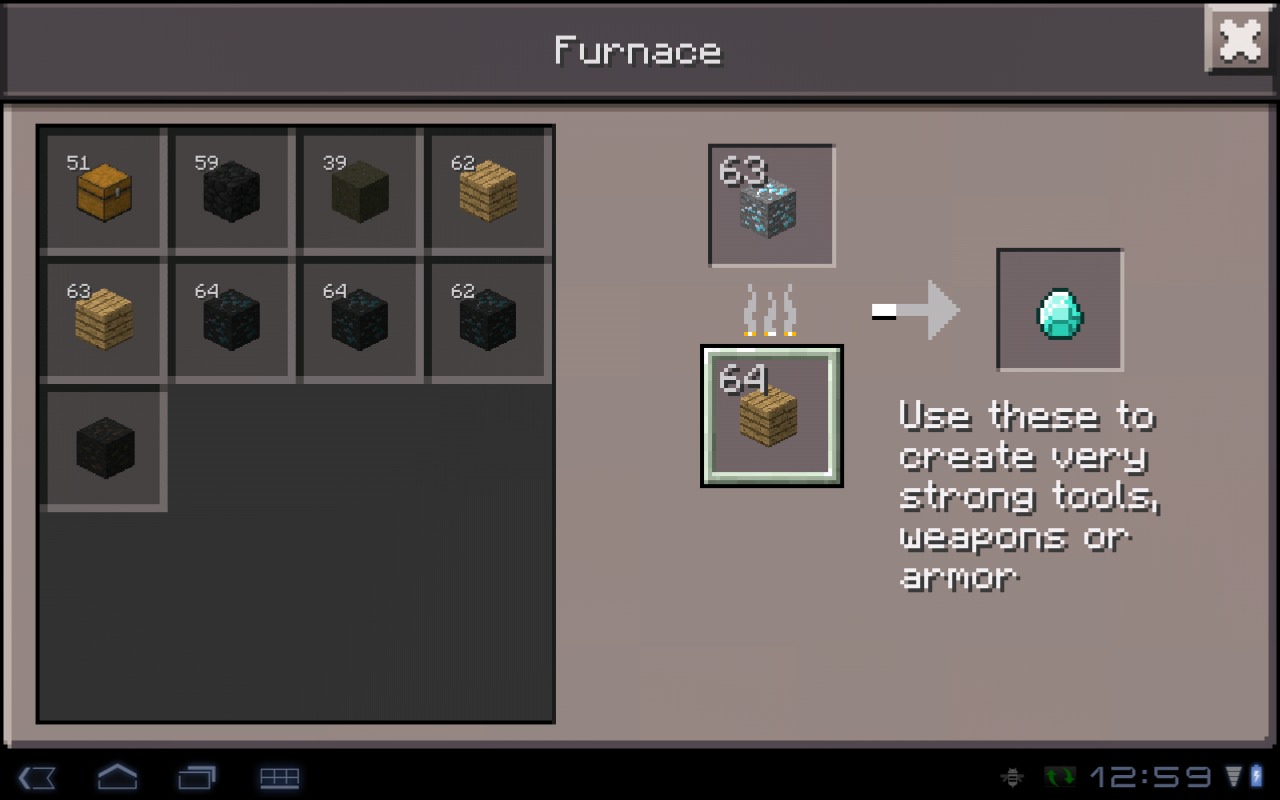Pick the wooden planks stack of 62
Image resolution: width=1280 pixels, height=800 pixels.
tap(488, 190)
